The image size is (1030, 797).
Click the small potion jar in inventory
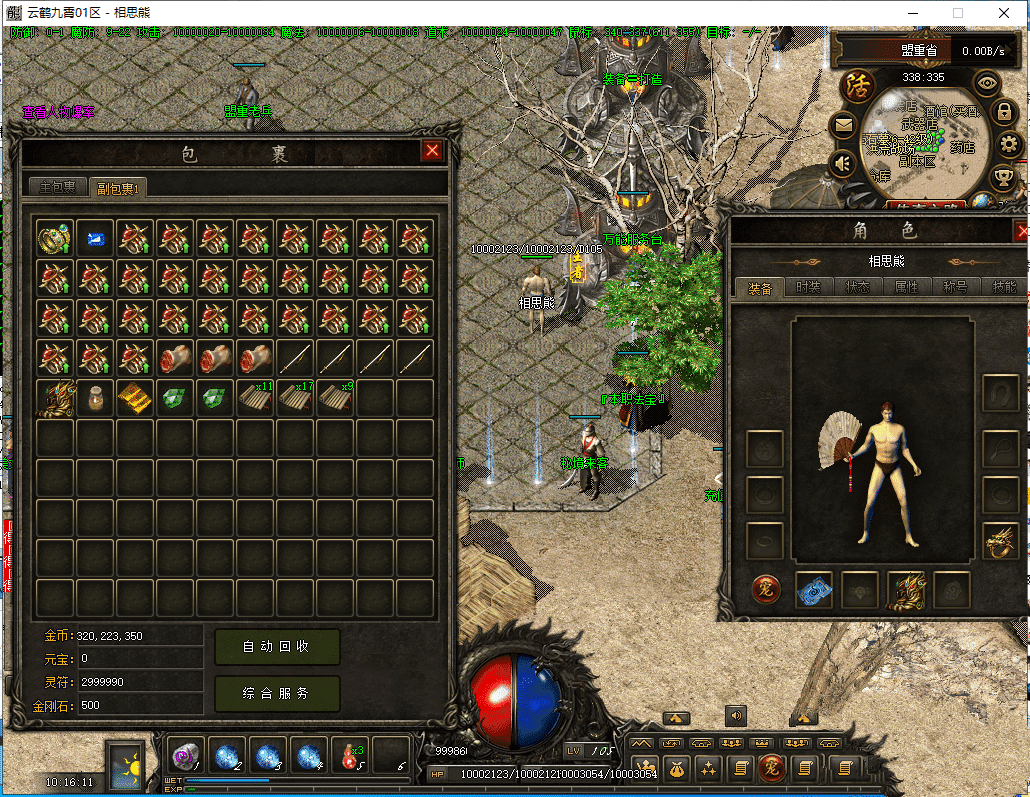point(95,398)
